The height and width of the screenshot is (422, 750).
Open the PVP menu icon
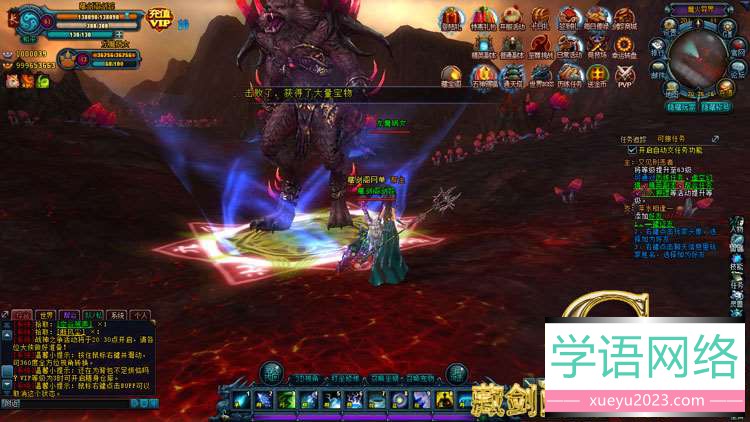(x=625, y=77)
